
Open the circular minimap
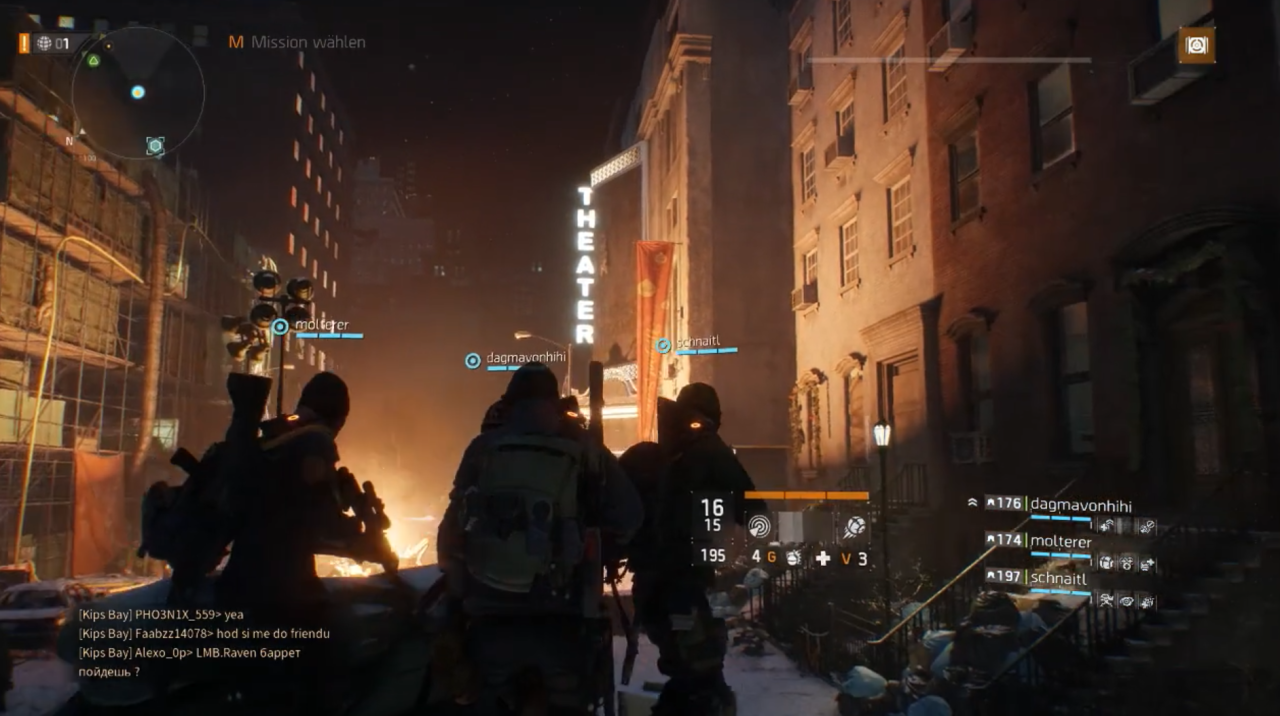(137, 93)
